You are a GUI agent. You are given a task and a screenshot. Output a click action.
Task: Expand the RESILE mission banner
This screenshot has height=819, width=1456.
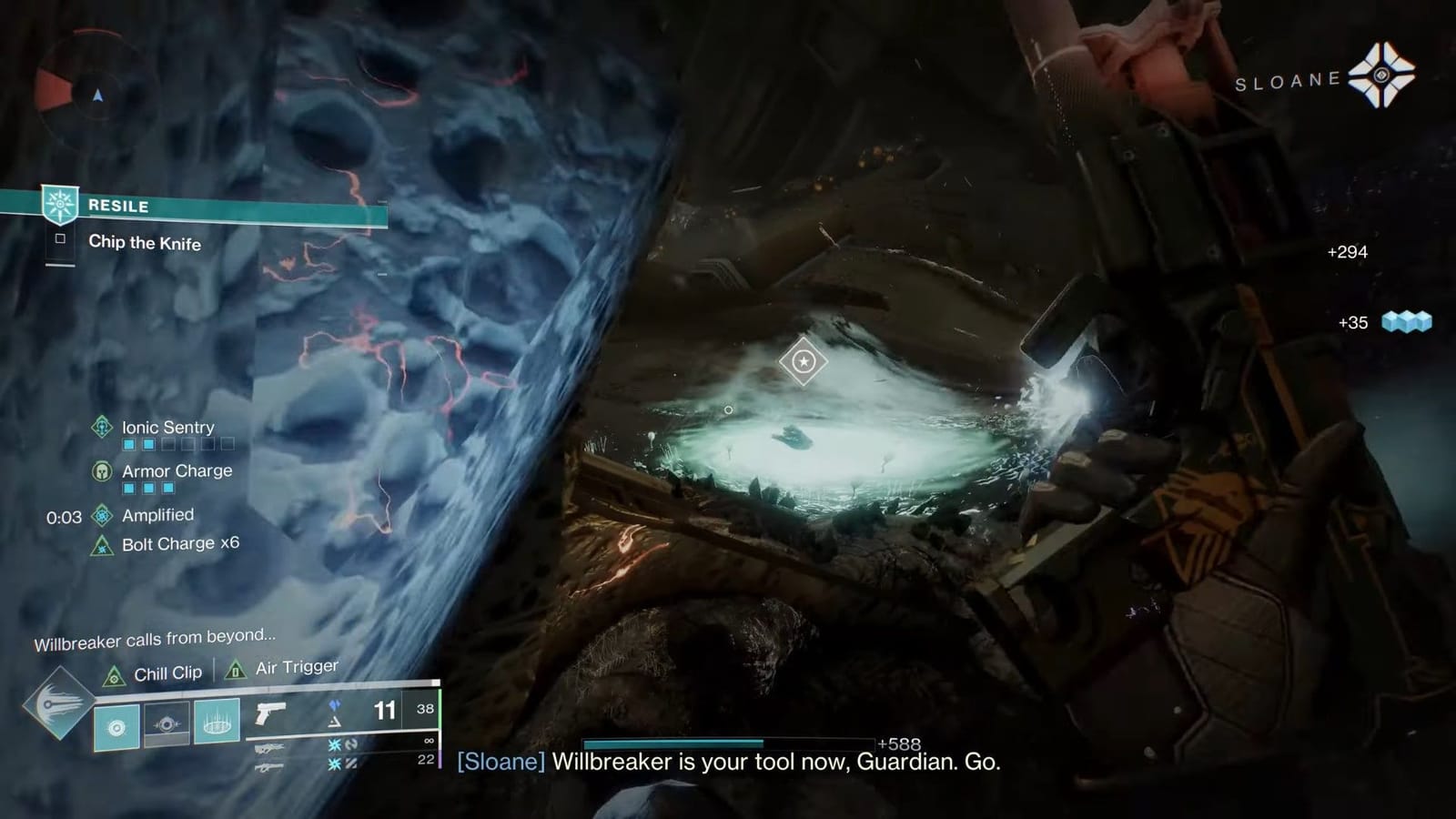(118, 206)
